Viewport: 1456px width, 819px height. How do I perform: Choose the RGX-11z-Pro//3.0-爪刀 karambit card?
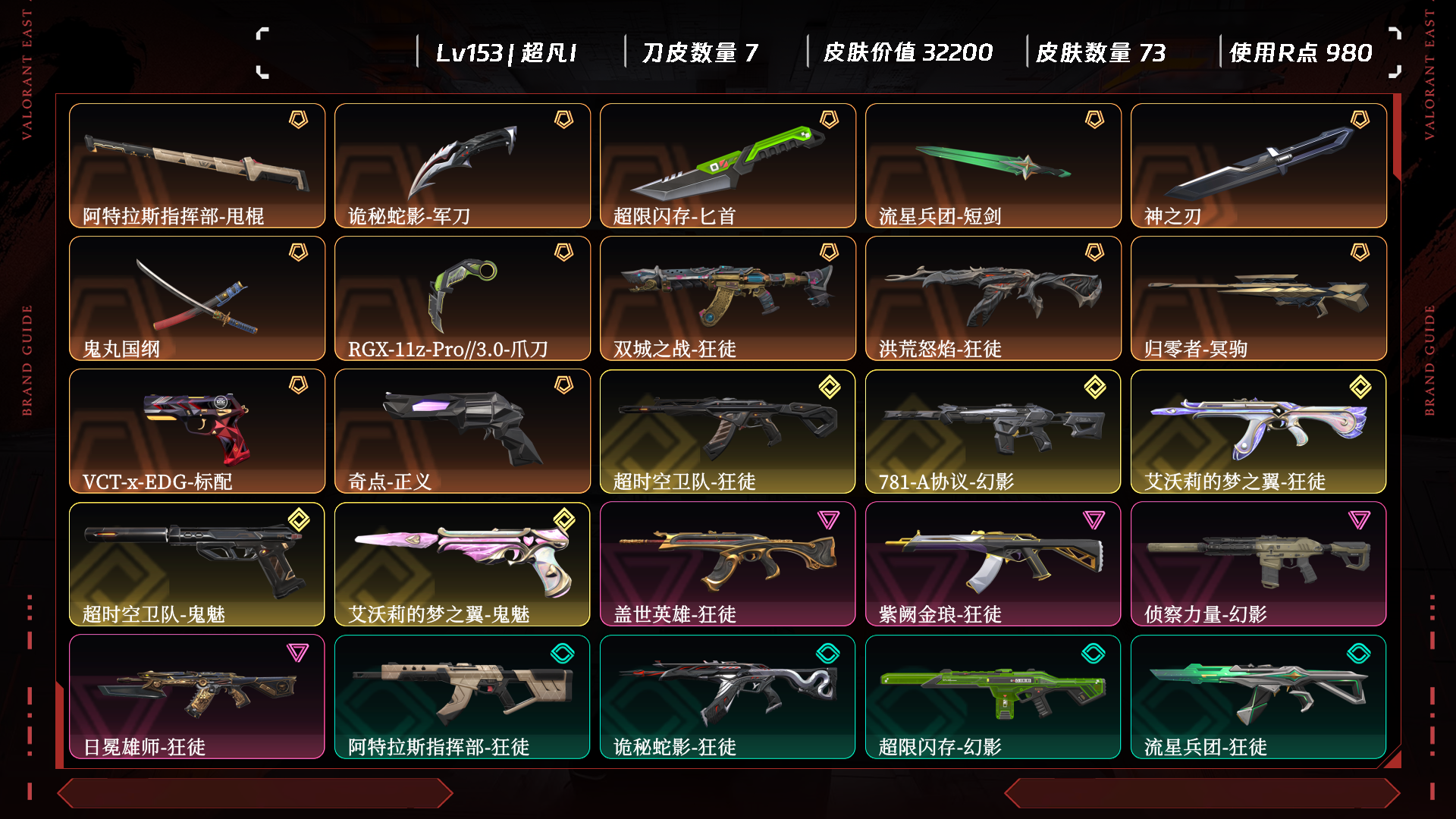pyautogui.click(x=463, y=298)
